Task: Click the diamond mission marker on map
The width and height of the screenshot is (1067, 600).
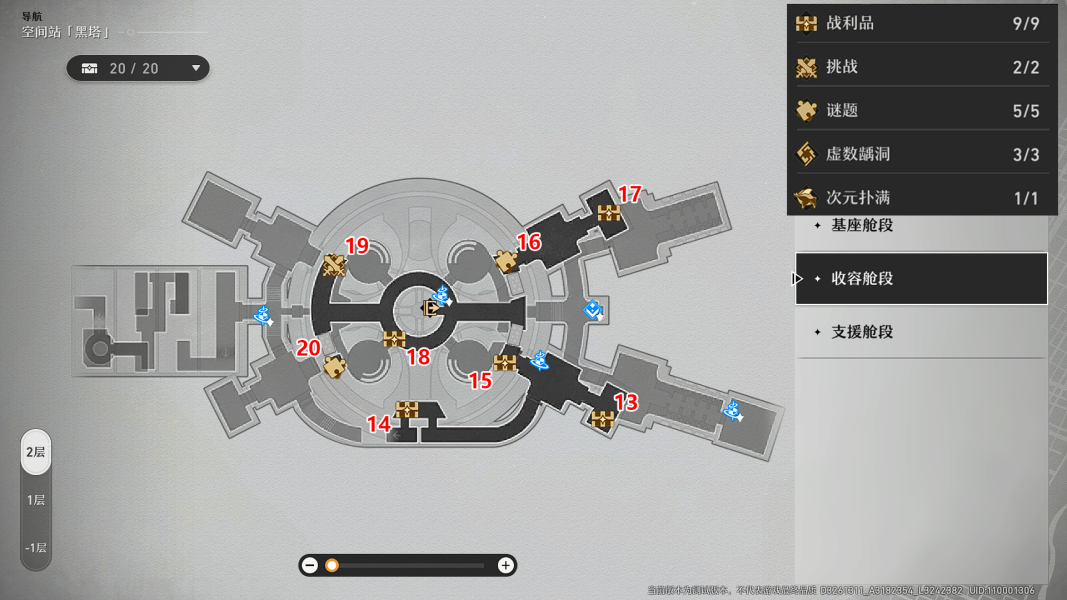Action: coord(593,310)
